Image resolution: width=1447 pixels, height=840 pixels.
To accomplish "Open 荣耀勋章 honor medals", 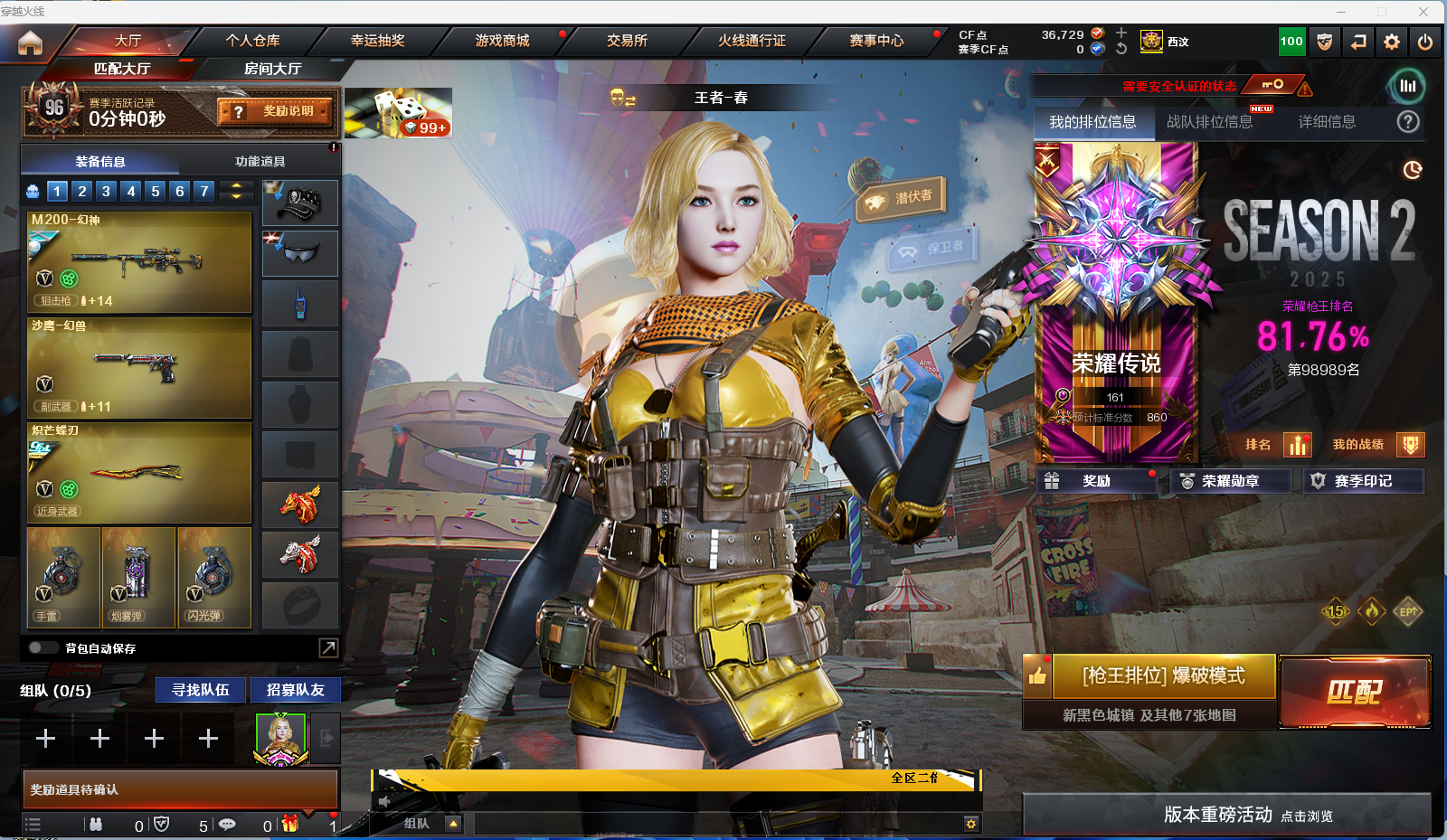I will point(1230,481).
